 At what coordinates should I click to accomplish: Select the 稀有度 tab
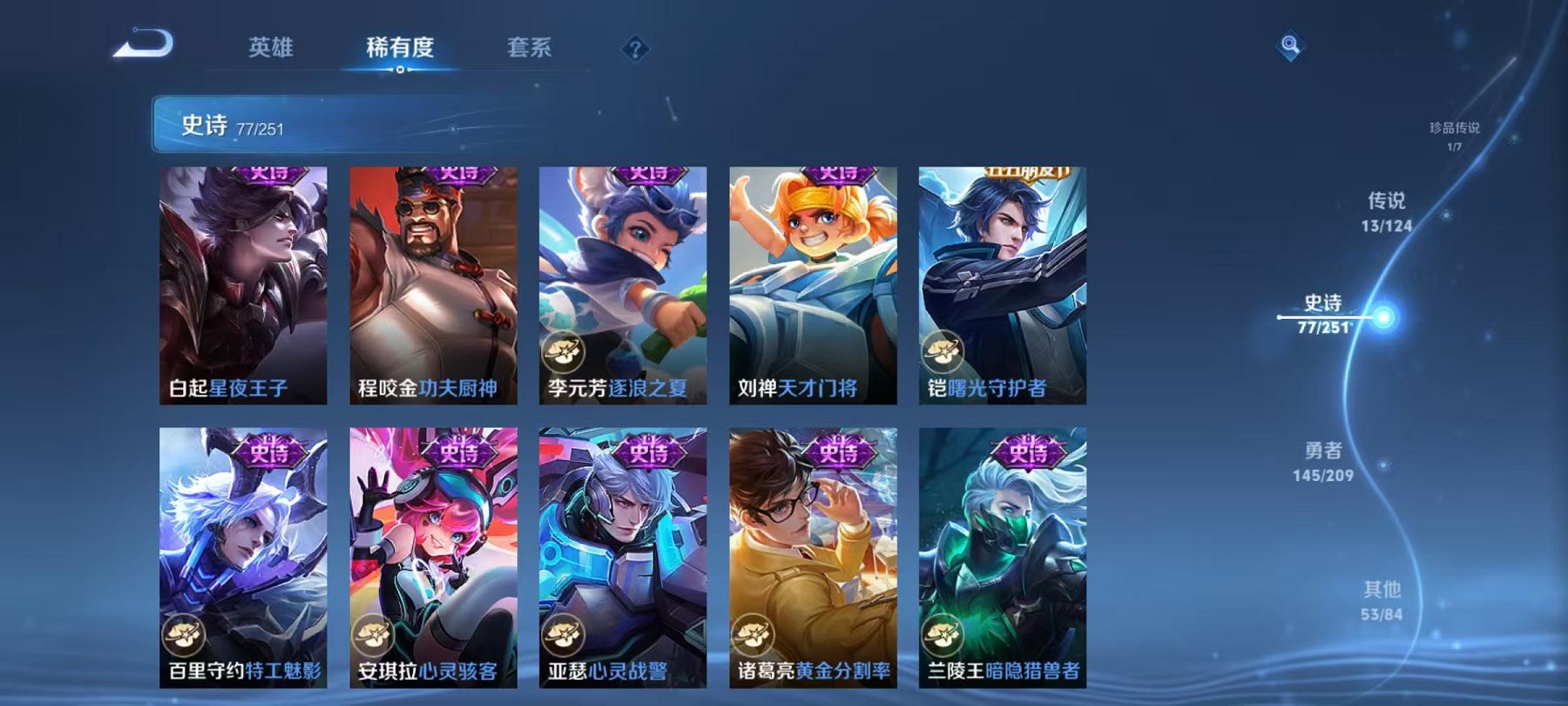tap(401, 50)
